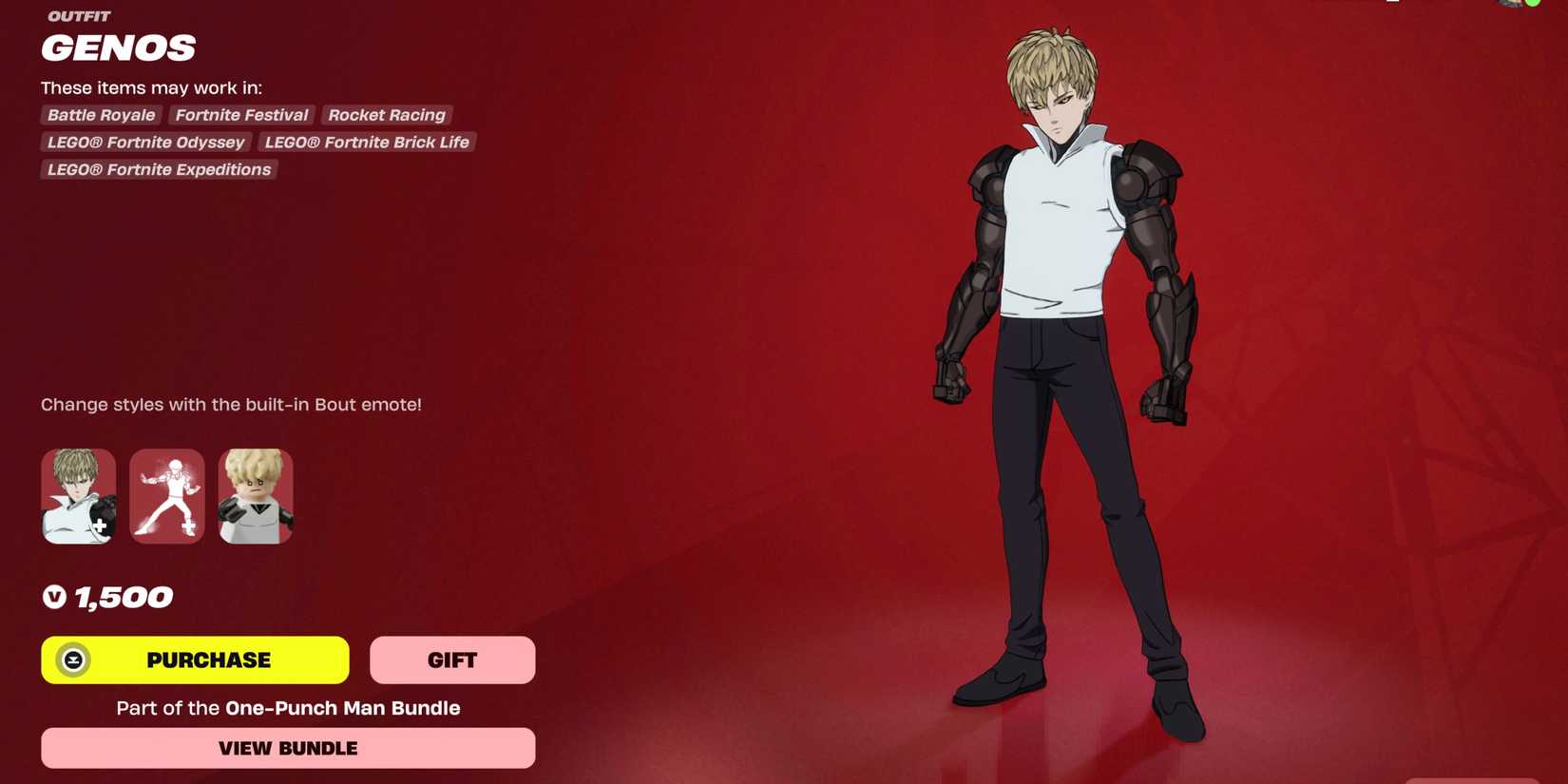This screenshot has height=784, width=1568.
Task: Select the Genos outfit style thumbnail
Action: [79, 496]
